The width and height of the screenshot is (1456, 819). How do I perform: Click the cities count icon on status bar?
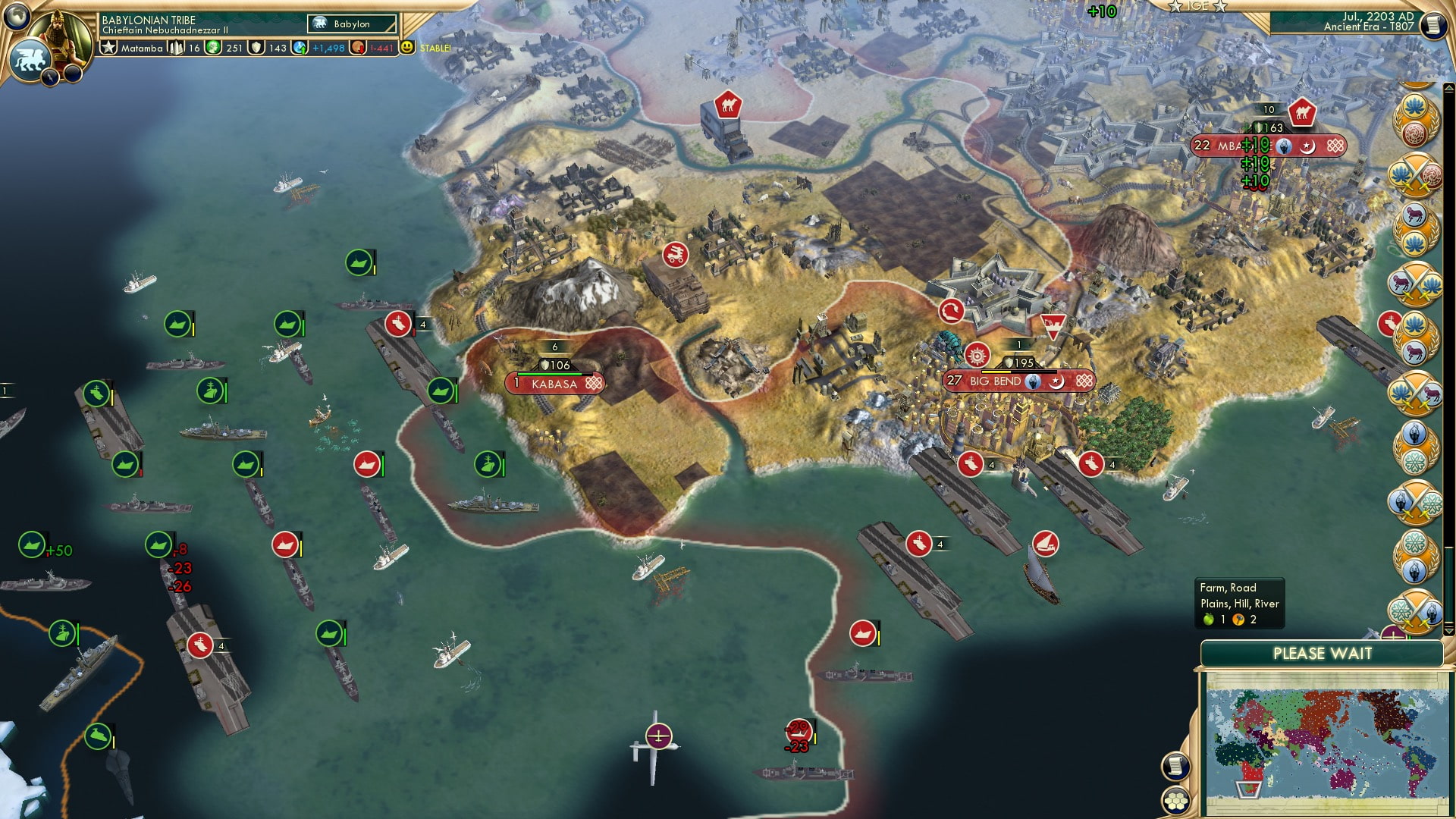tap(177, 47)
